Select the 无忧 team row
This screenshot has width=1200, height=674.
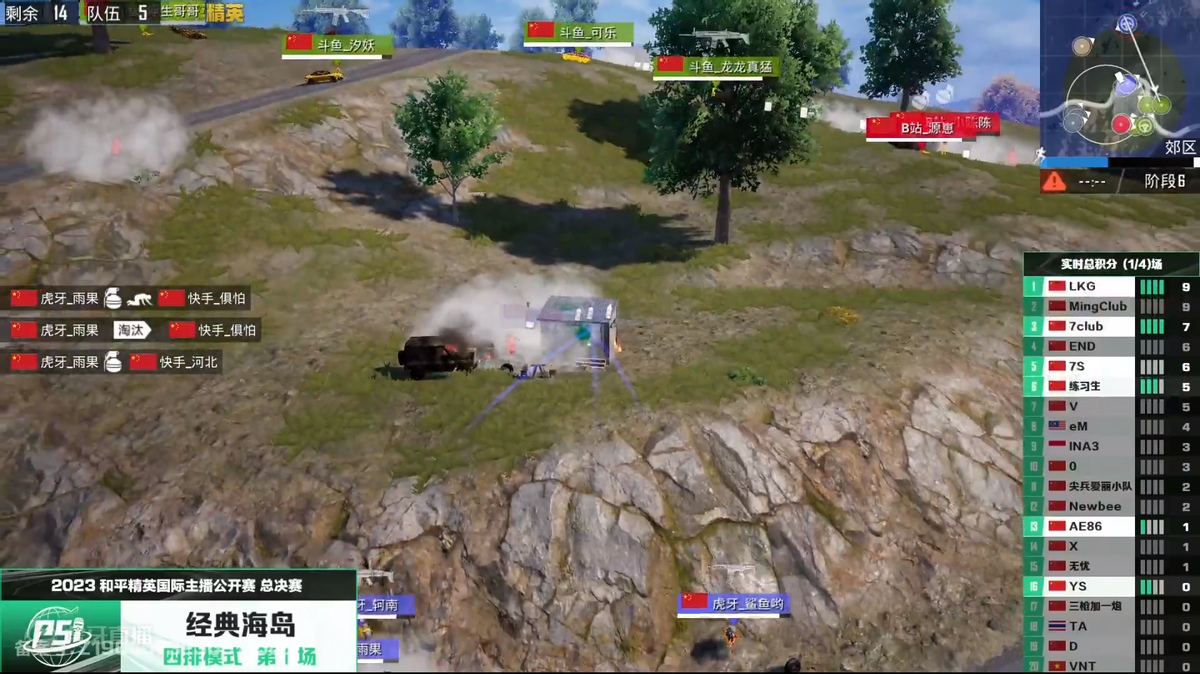pos(1110,566)
